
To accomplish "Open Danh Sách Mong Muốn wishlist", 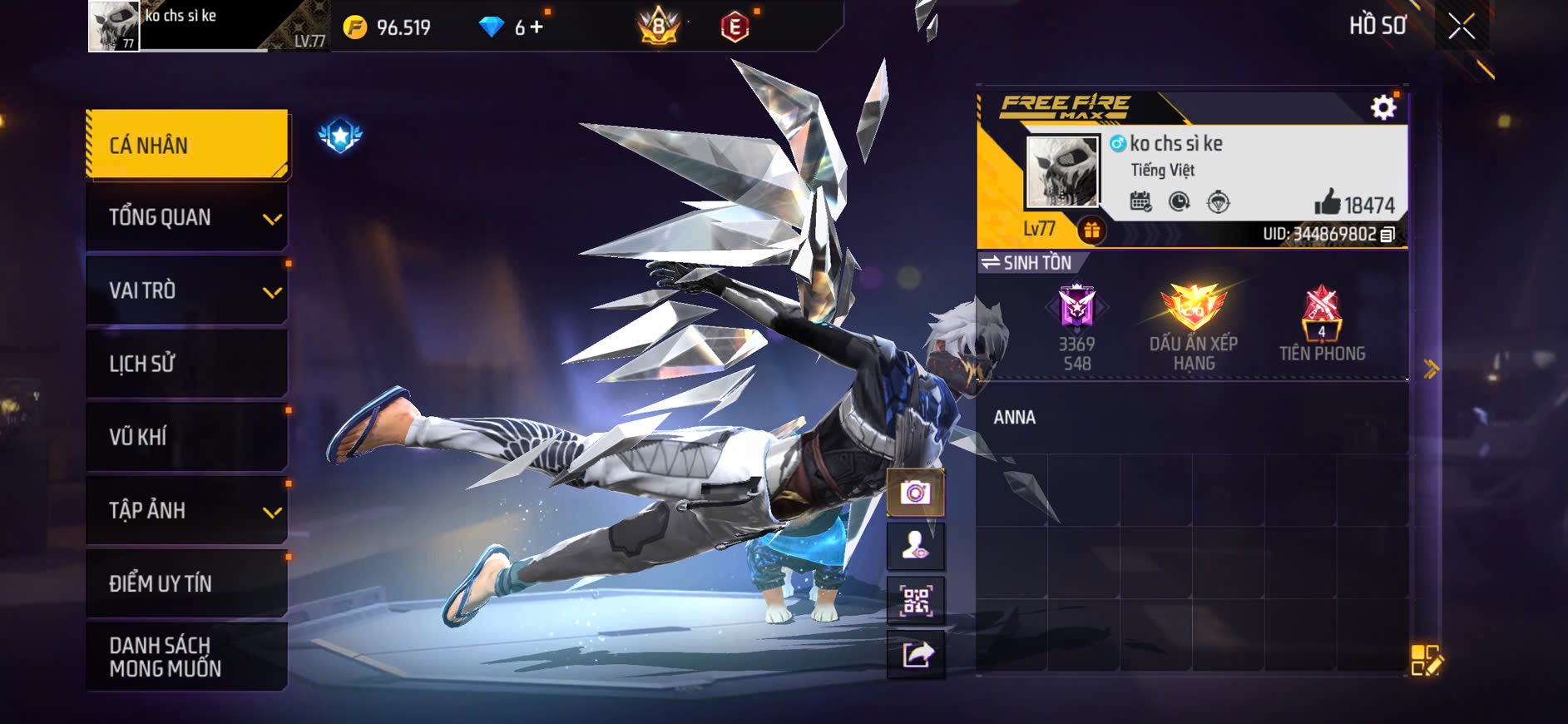I will click(x=187, y=657).
